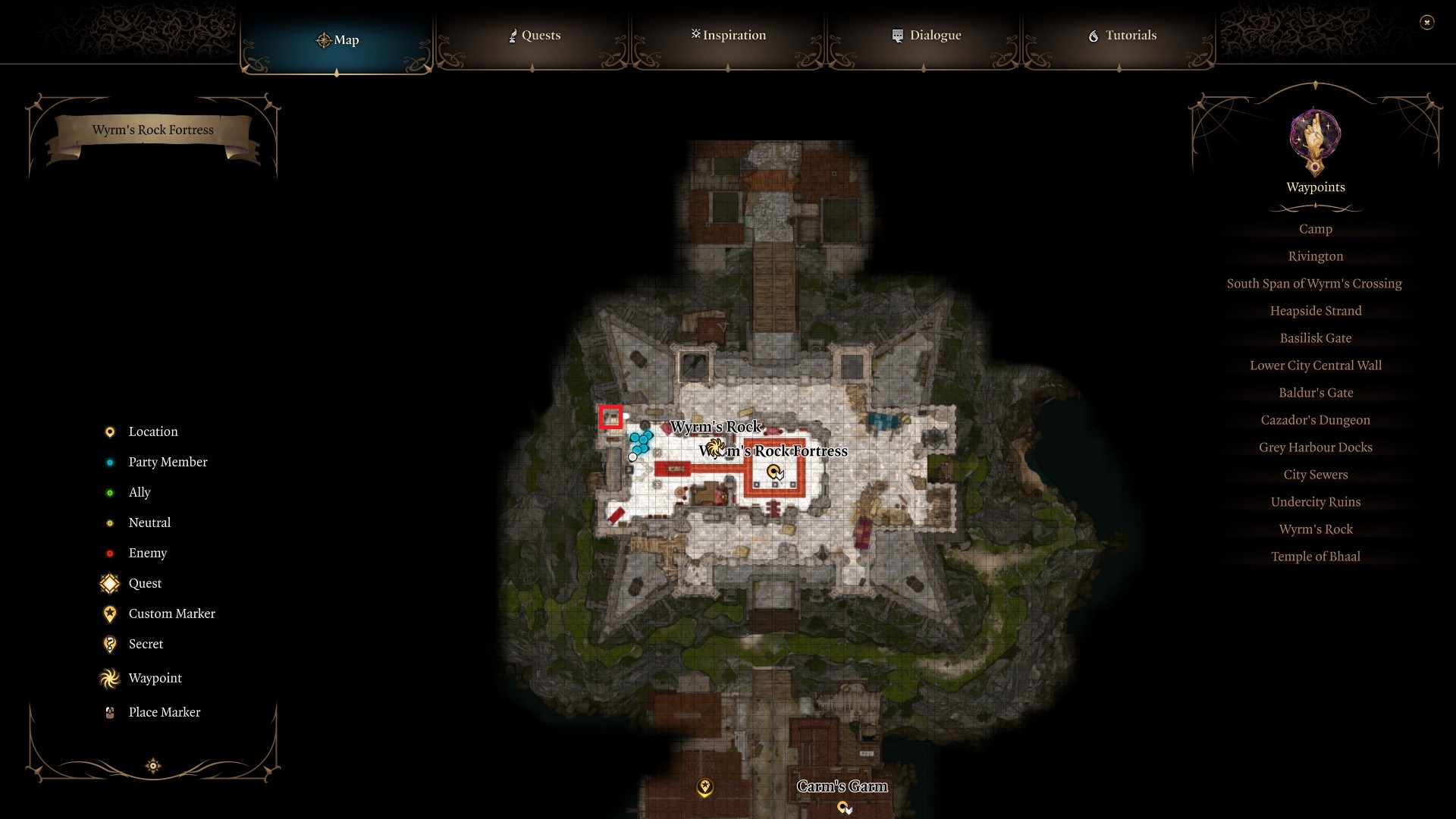Open the Waypoints list header
The height and width of the screenshot is (819, 1456).
click(1316, 187)
